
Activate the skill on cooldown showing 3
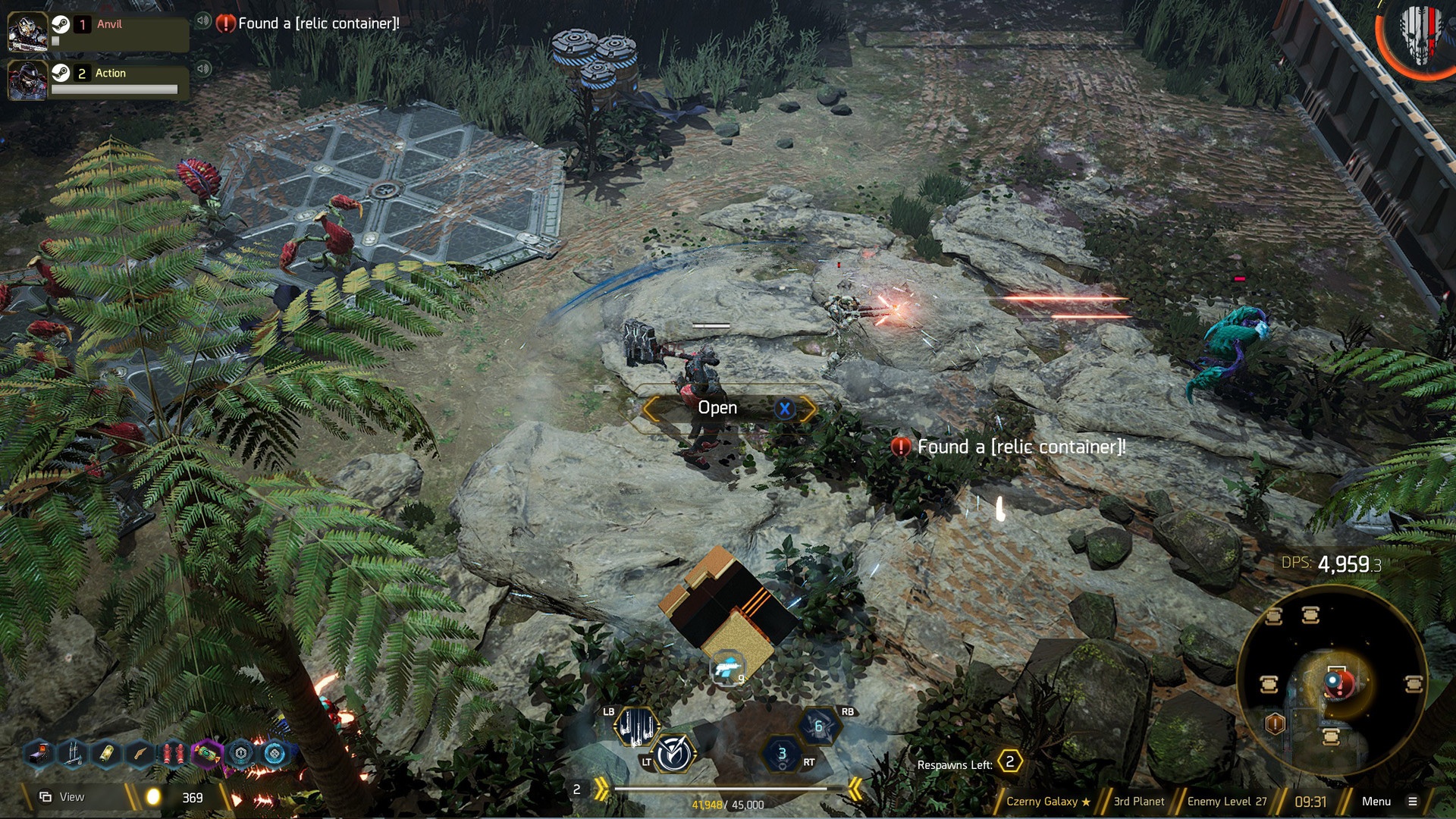click(782, 754)
